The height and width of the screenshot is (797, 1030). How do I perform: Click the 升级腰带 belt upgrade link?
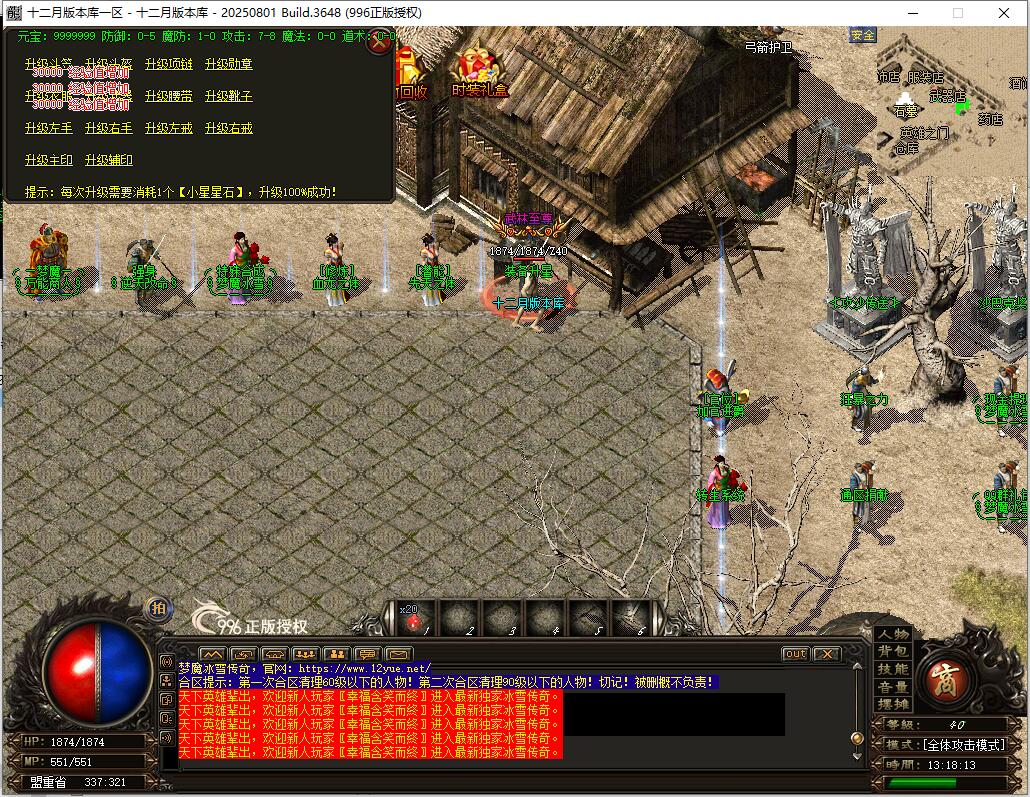[x=169, y=96]
